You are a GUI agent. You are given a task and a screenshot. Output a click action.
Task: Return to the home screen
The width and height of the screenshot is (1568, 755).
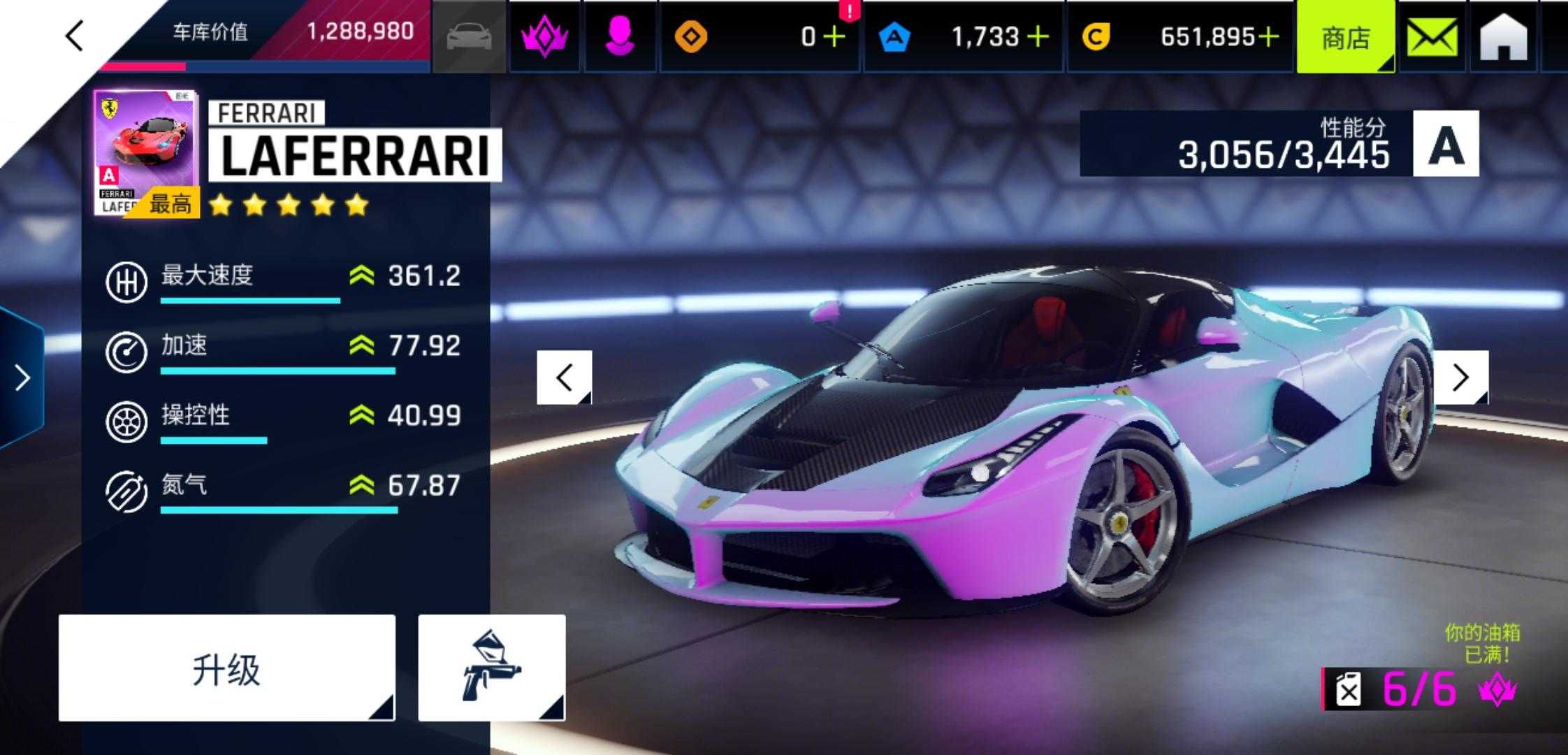click(1503, 38)
